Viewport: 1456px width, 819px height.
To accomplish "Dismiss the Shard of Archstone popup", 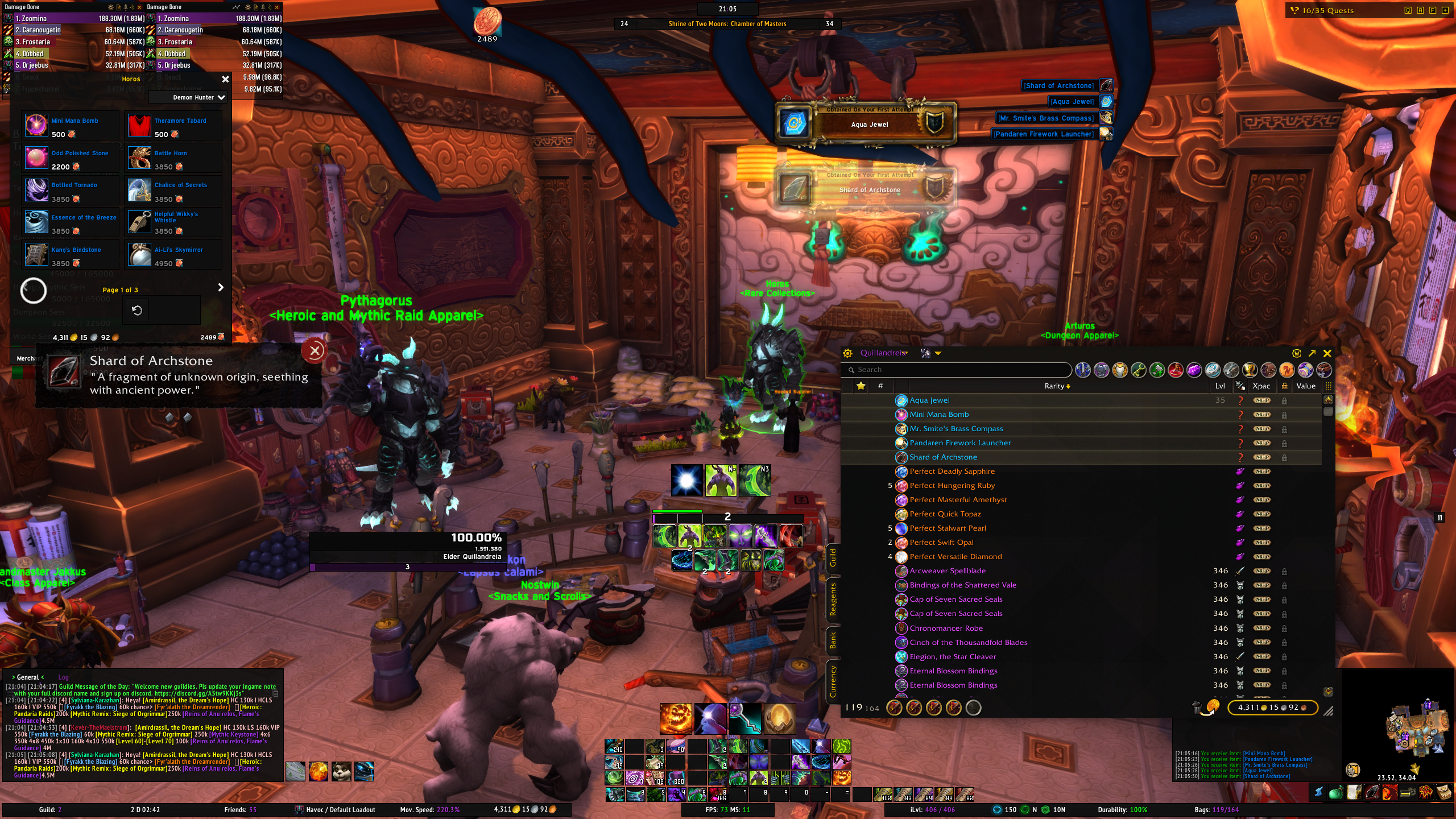I will (314, 351).
